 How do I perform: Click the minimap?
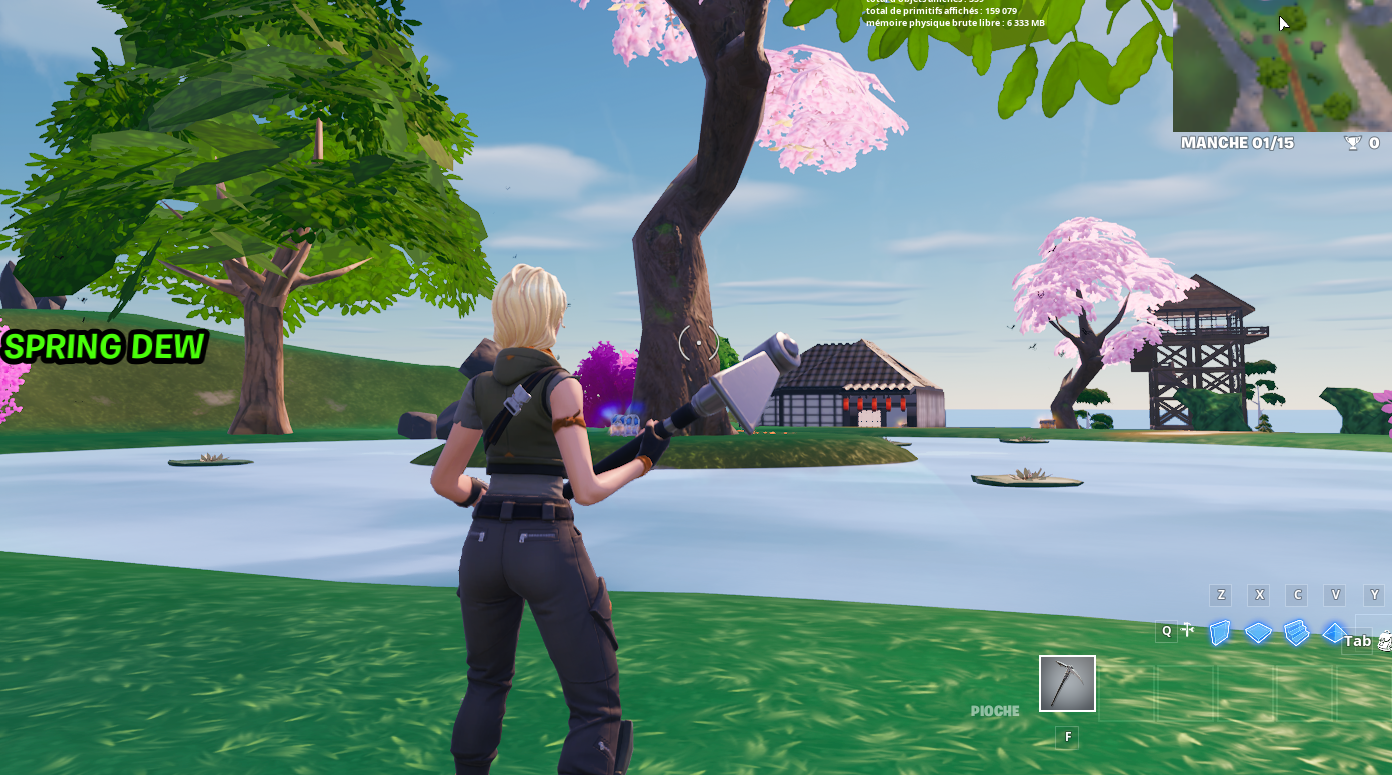pos(1281,65)
